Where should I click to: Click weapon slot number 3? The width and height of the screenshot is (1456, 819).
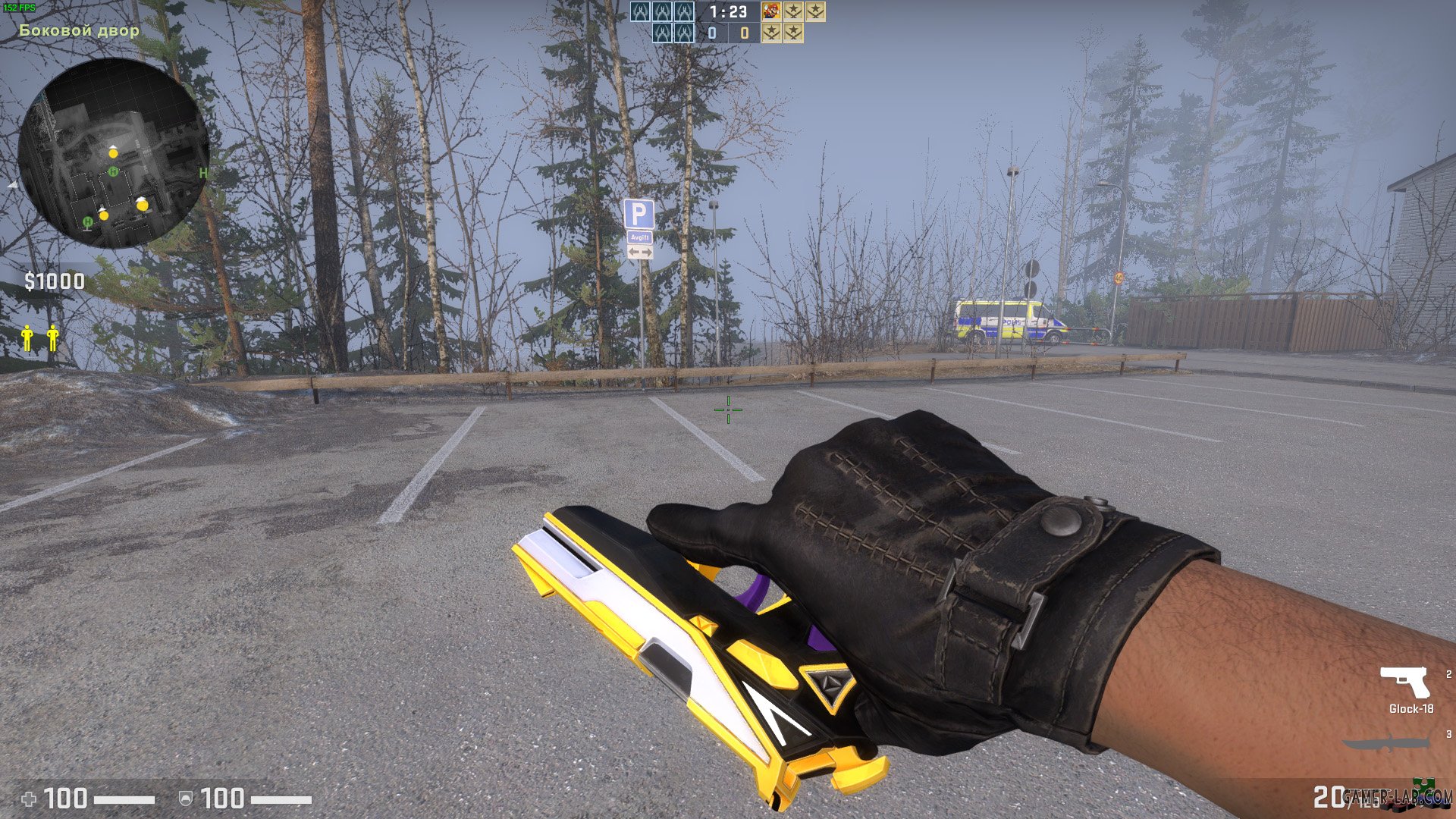coord(1448,734)
